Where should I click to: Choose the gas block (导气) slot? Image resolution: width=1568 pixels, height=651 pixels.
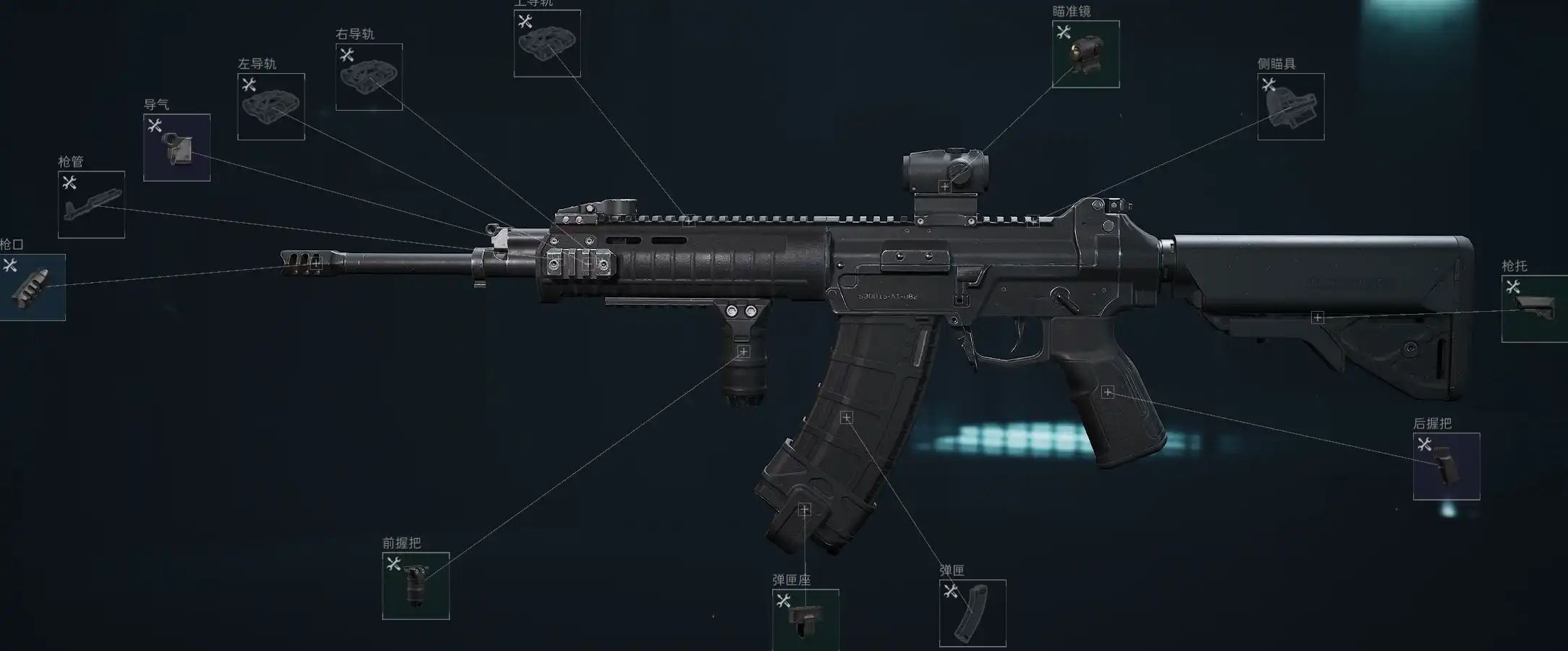(x=177, y=148)
